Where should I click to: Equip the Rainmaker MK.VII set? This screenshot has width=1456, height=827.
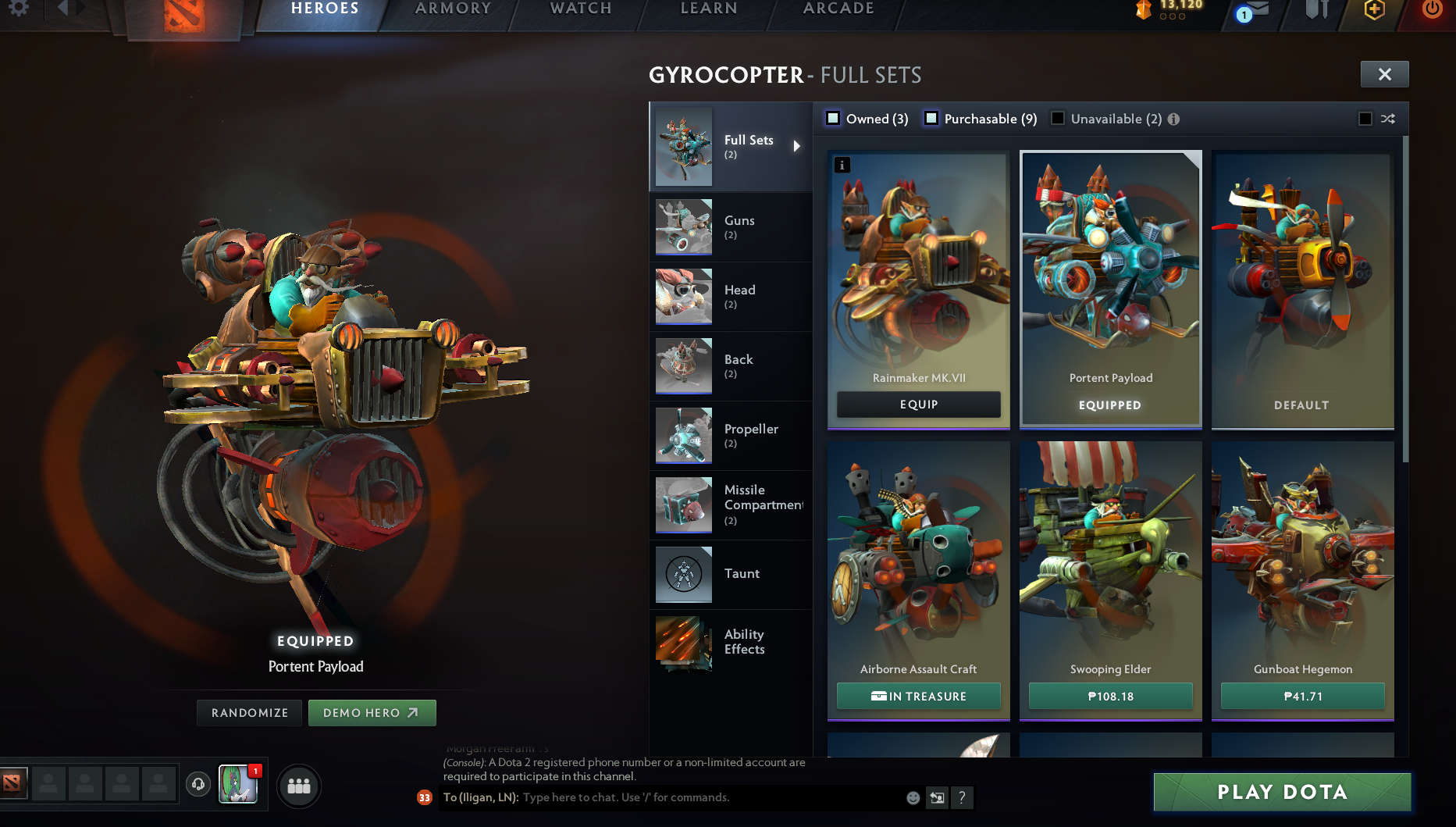(918, 405)
